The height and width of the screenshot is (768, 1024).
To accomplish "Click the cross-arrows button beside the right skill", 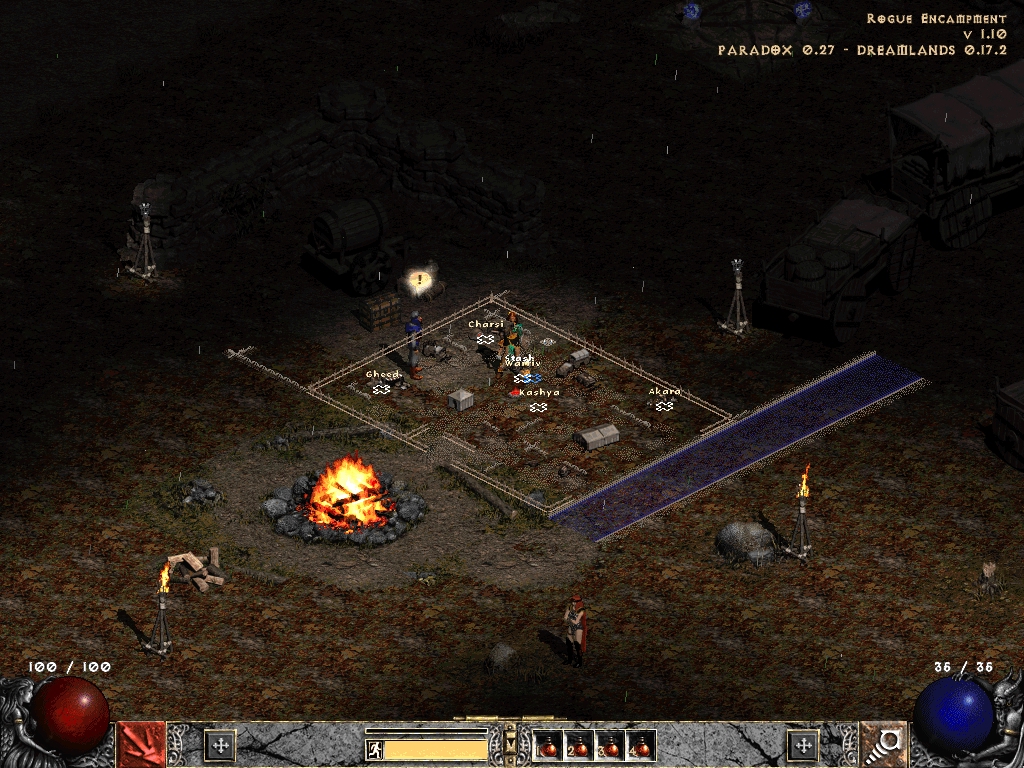I will (x=803, y=745).
